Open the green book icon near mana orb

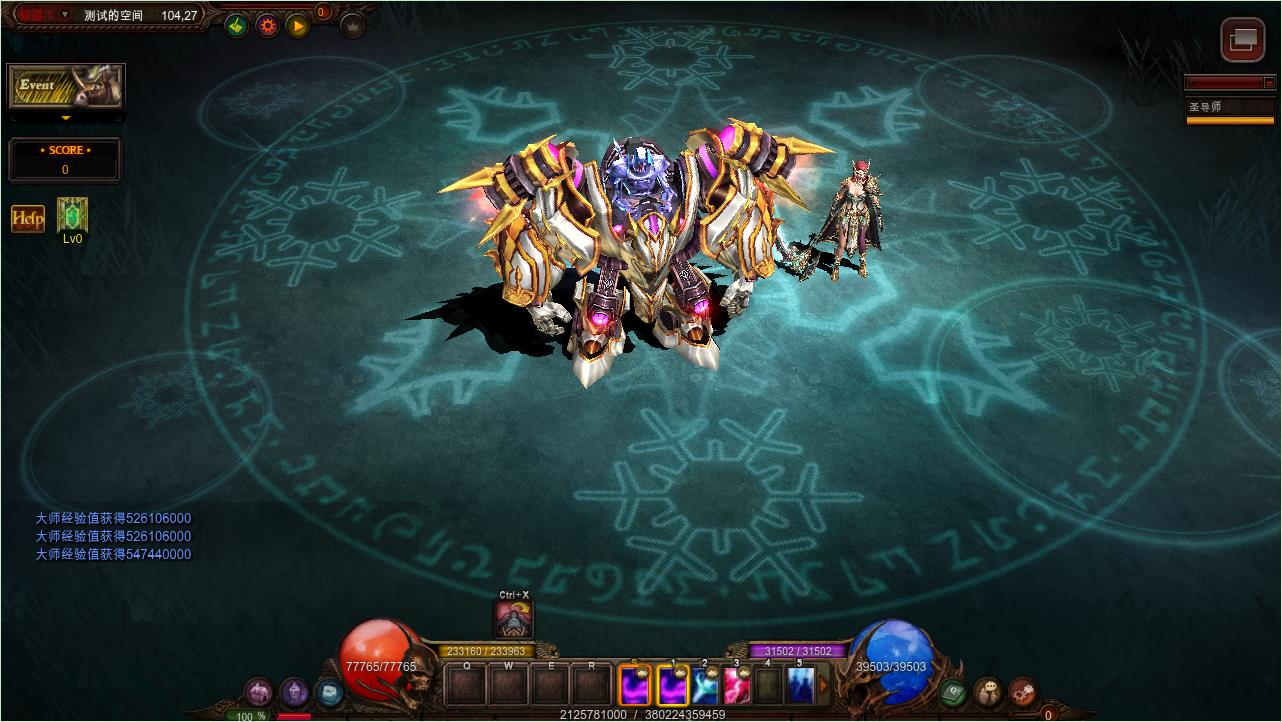pos(953,691)
